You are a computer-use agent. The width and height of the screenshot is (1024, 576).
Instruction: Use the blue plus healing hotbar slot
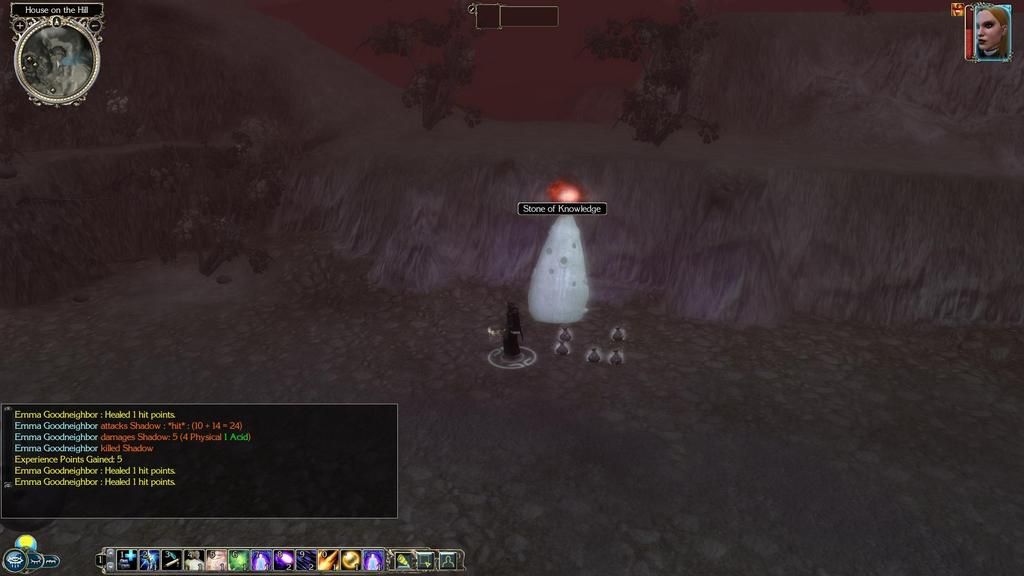128,560
